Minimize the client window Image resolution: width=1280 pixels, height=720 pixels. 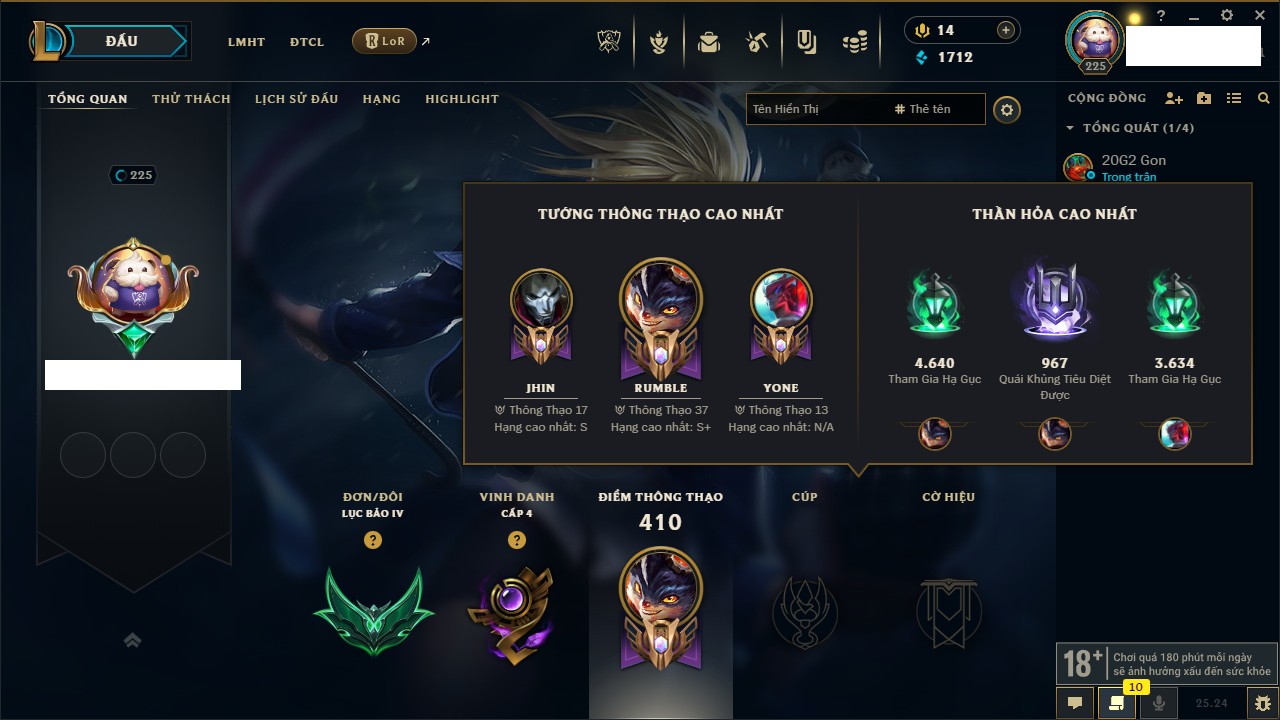[x=1194, y=16]
